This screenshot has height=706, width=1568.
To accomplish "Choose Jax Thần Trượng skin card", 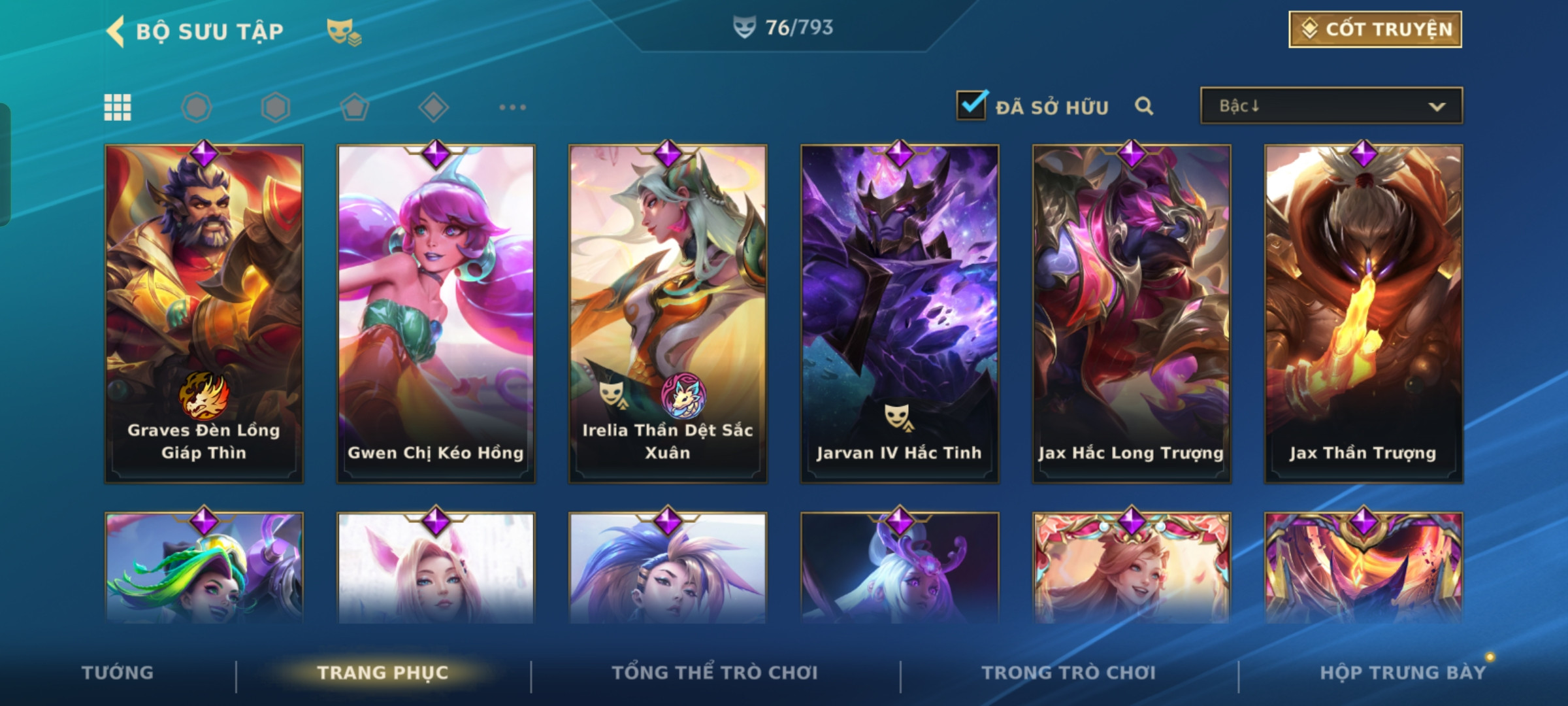I will tap(1364, 314).
